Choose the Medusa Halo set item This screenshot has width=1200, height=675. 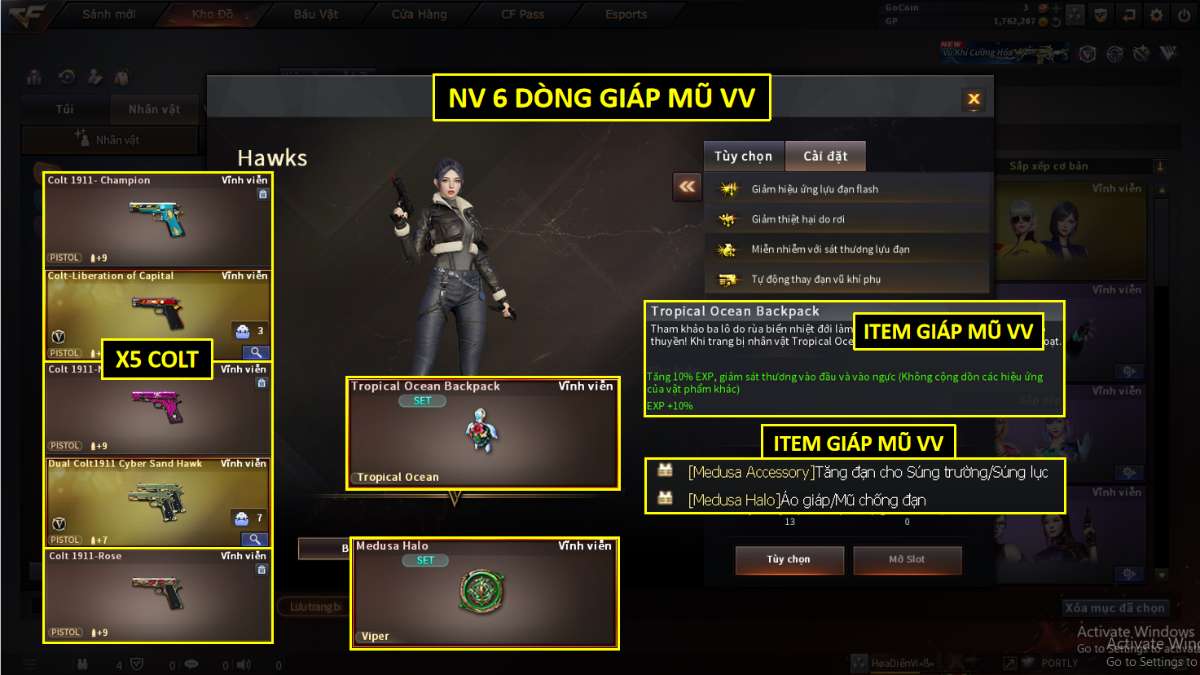point(484,592)
